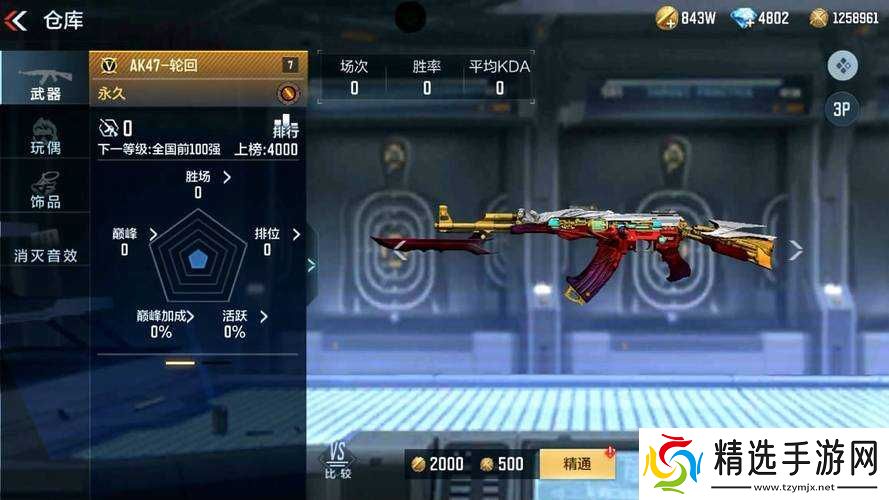Expand the 胜场 stat arrow
The height and width of the screenshot is (500, 889).
click(x=227, y=177)
